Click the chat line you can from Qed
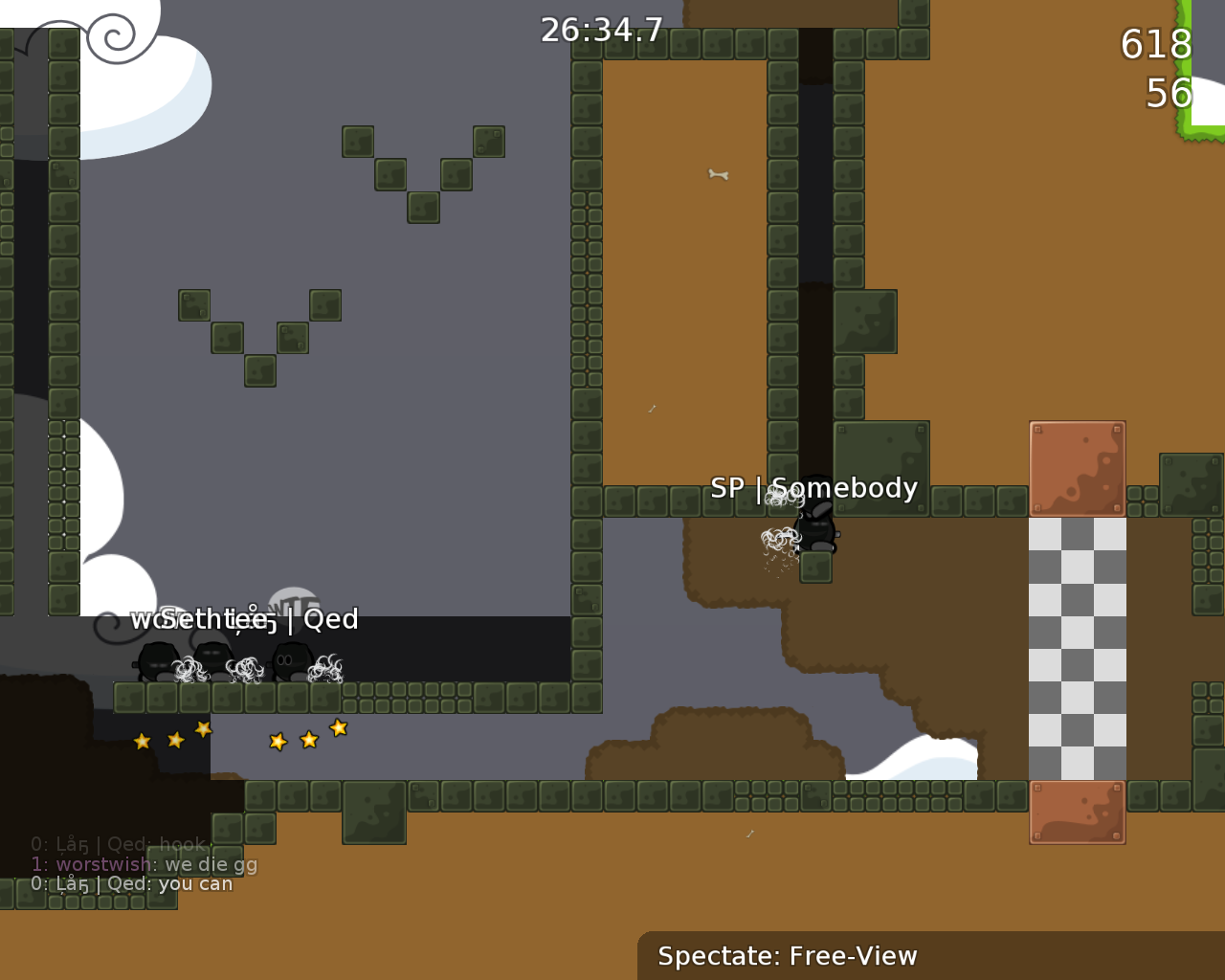The image size is (1225, 980). point(197,883)
